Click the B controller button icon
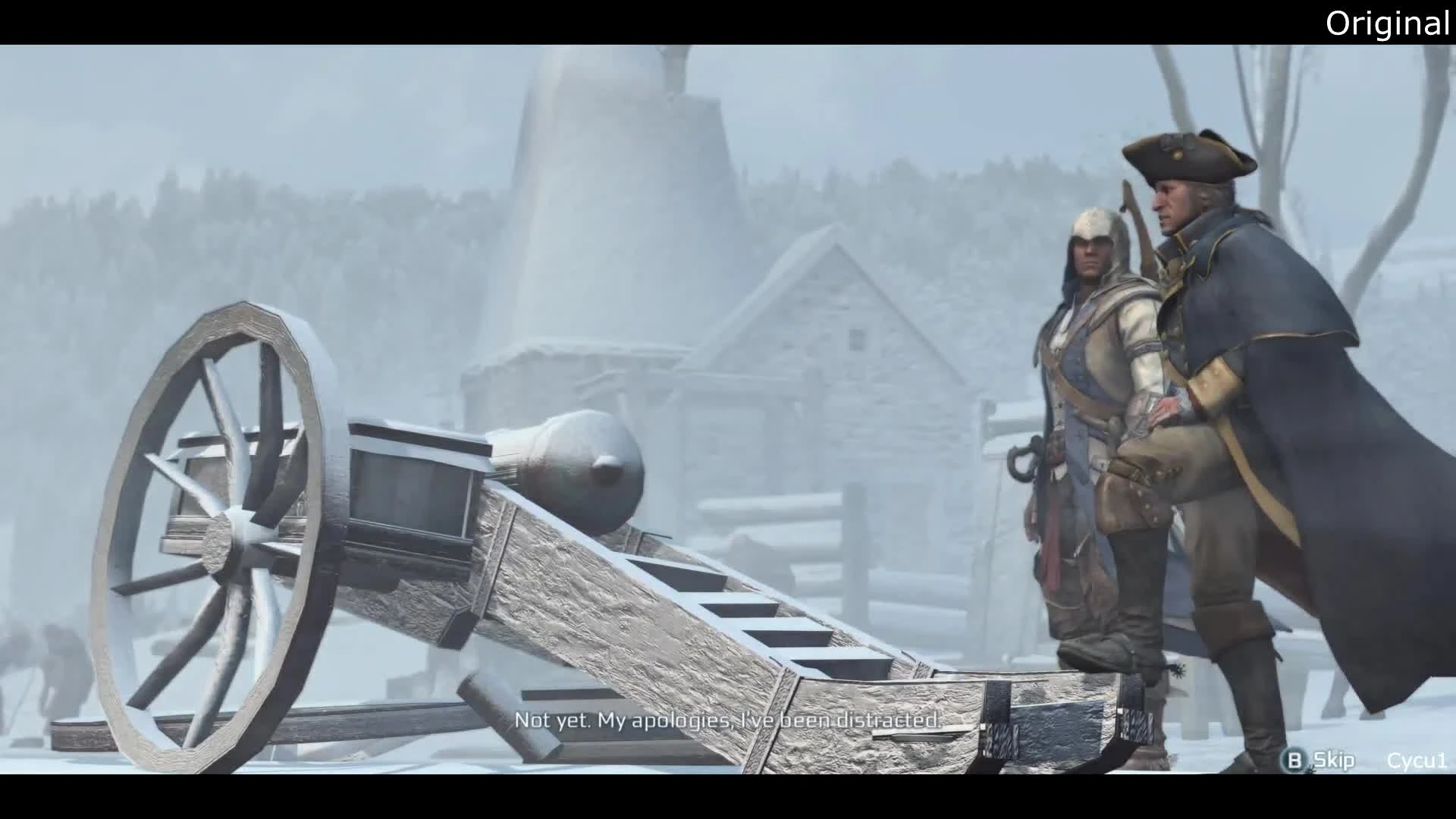Image resolution: width=1456 pixels, height=819 pixels. [x=1294, y=760]
